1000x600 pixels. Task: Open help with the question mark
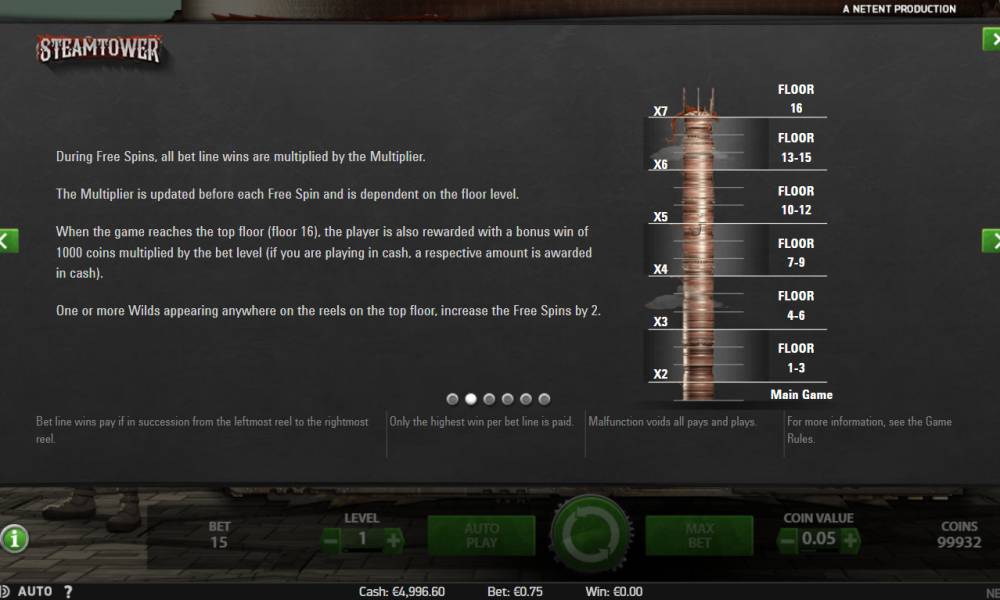point(67,591)
